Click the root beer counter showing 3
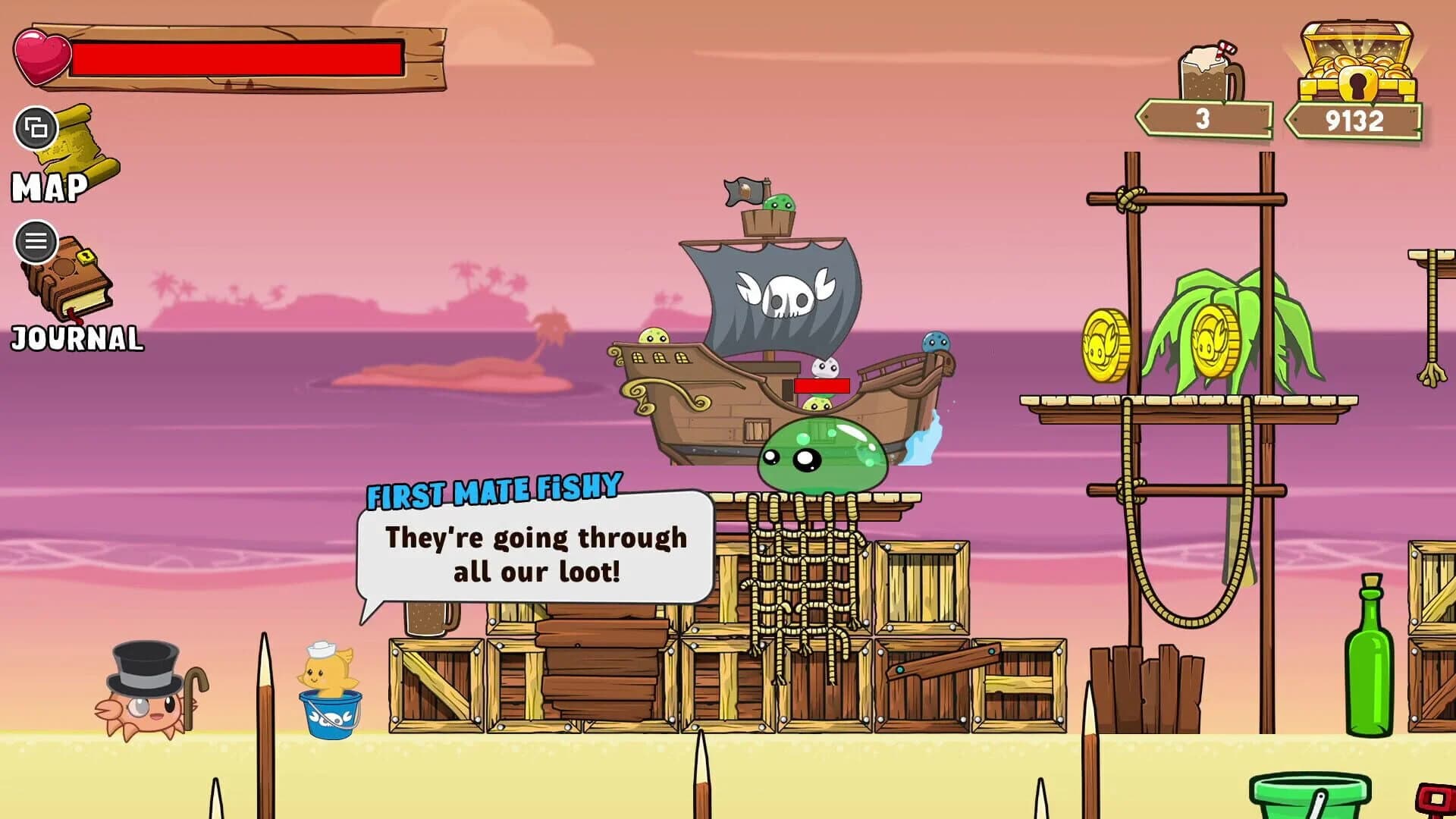The height and width of the screenshot is (819, 1456). tap(1202, 118)
